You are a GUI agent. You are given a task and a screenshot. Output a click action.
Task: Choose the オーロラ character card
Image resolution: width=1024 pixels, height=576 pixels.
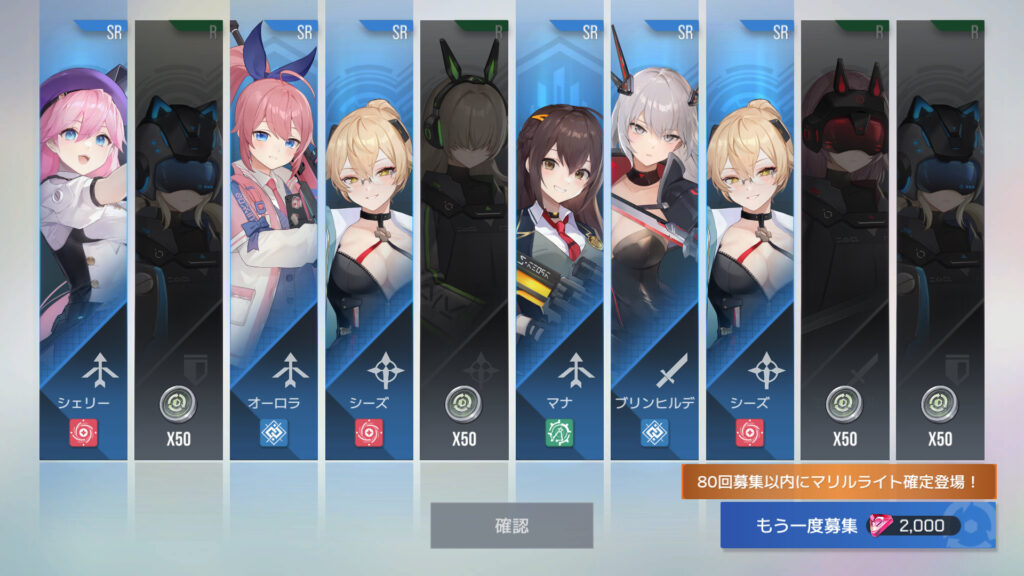coord(273,240)
